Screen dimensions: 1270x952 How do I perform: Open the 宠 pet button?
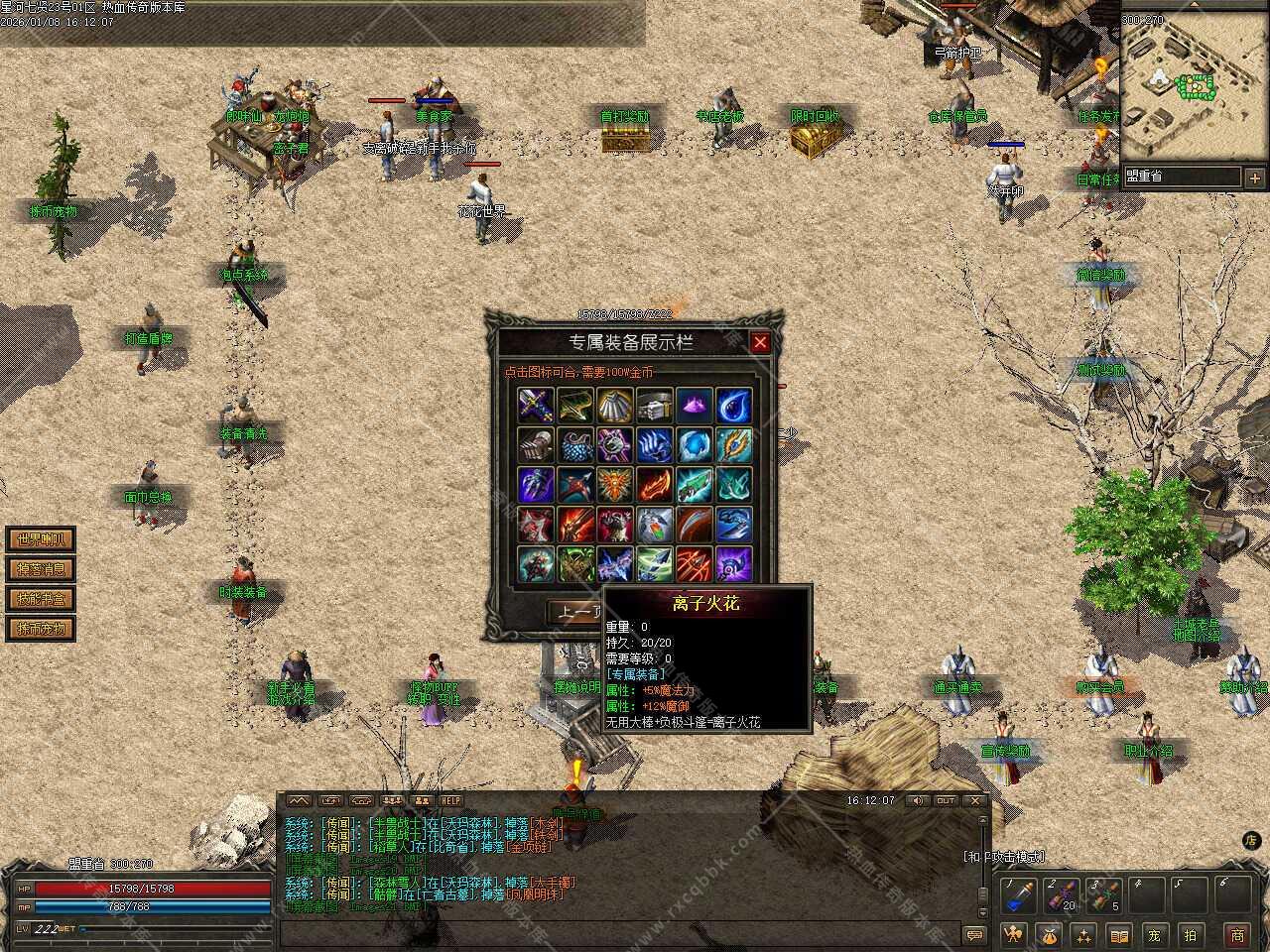pos(1154,934)
